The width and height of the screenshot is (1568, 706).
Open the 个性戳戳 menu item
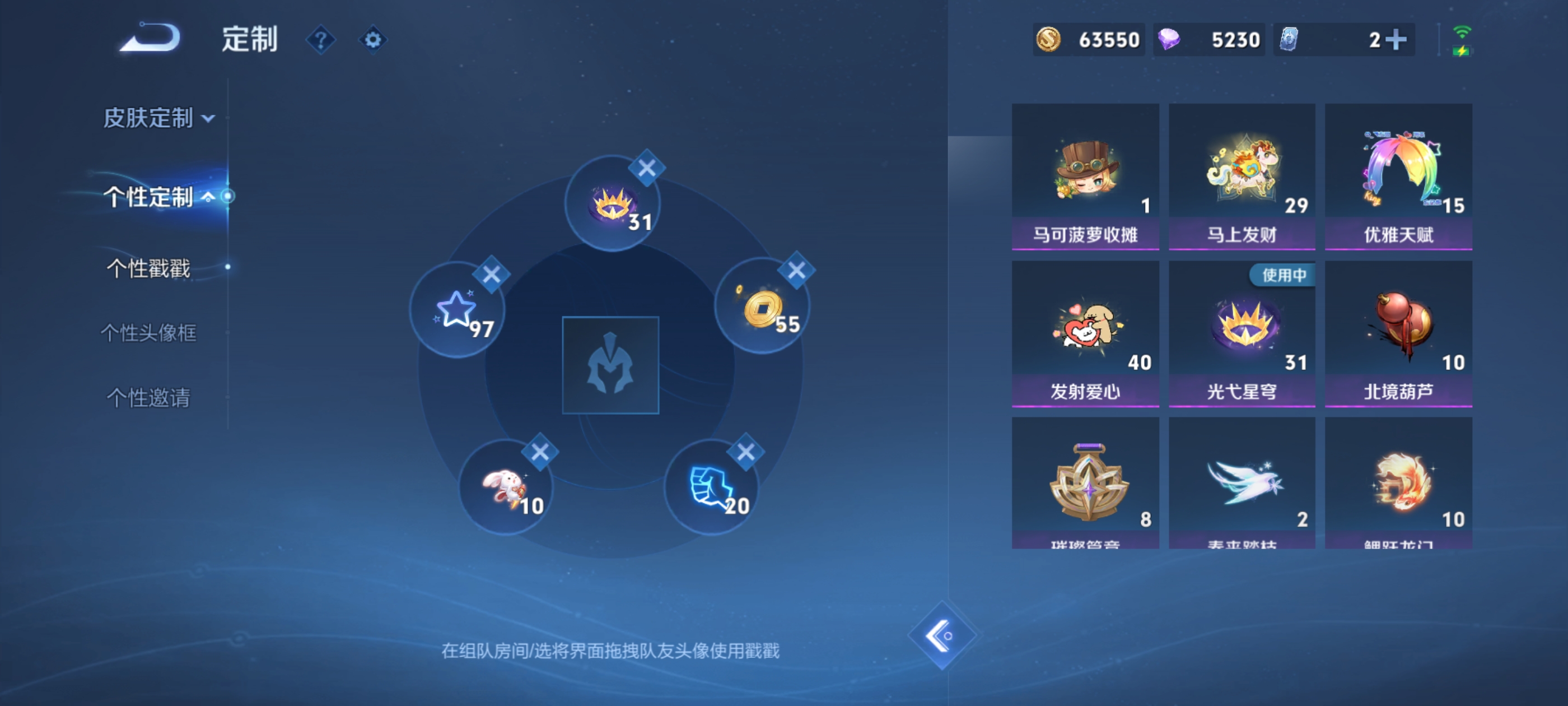[x=148, y=266]
